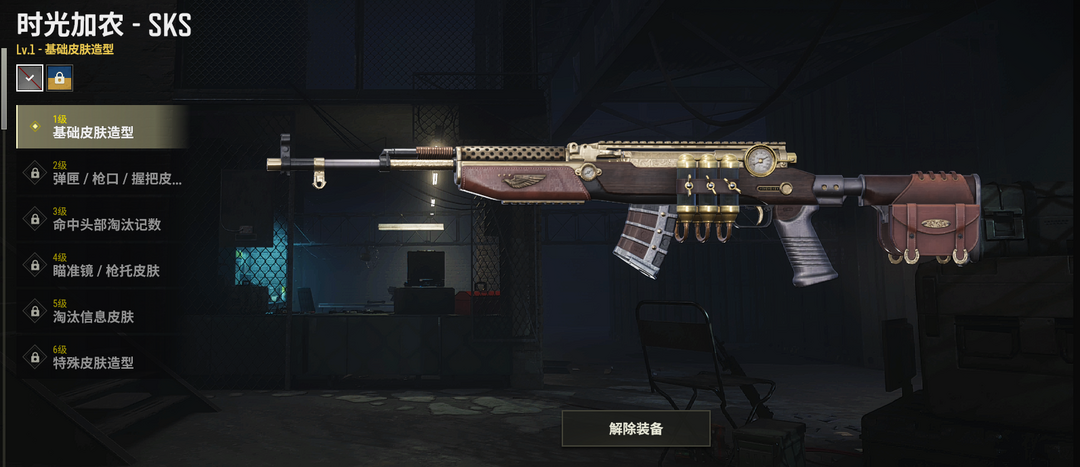Select level 4 瞄准镜 / 枪托皮肤 entry
Viewport: 1080px width, 467px height.
pyautogui.click(x=100, y=265)
